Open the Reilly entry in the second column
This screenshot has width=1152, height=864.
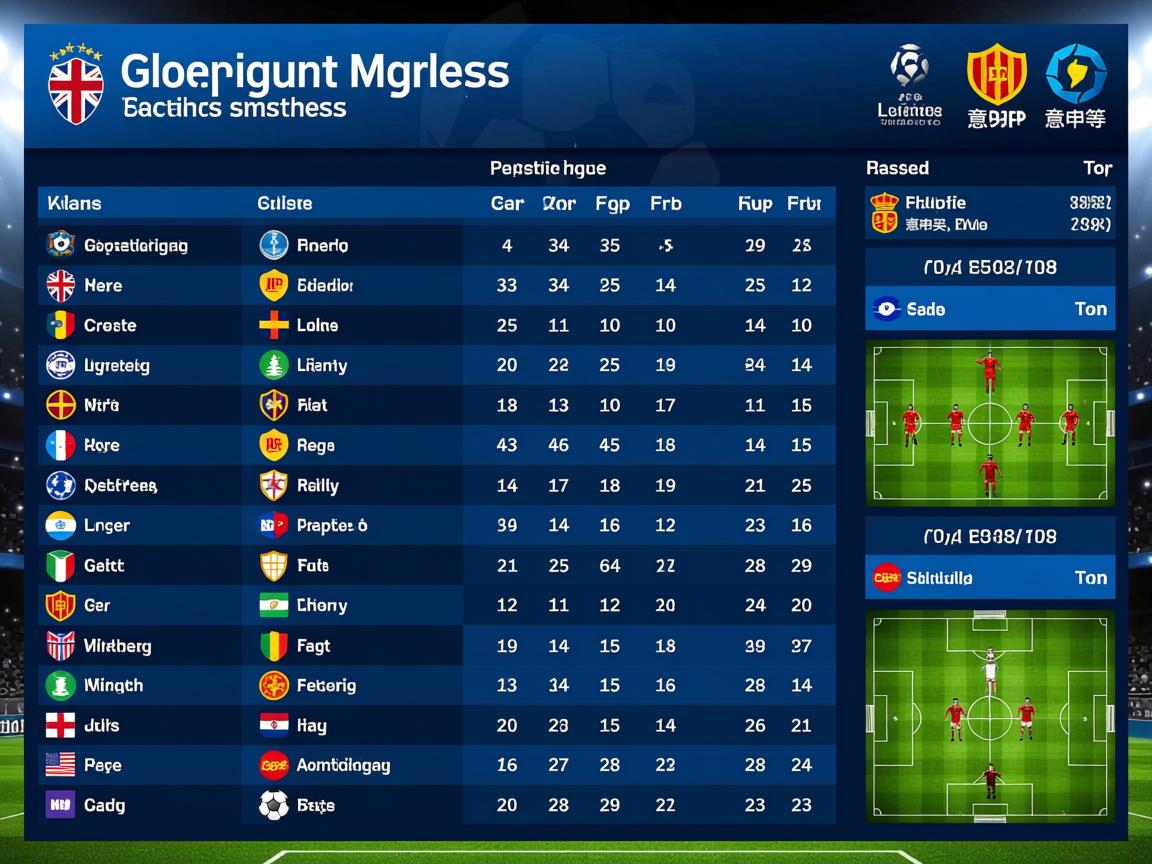point(317,486)
